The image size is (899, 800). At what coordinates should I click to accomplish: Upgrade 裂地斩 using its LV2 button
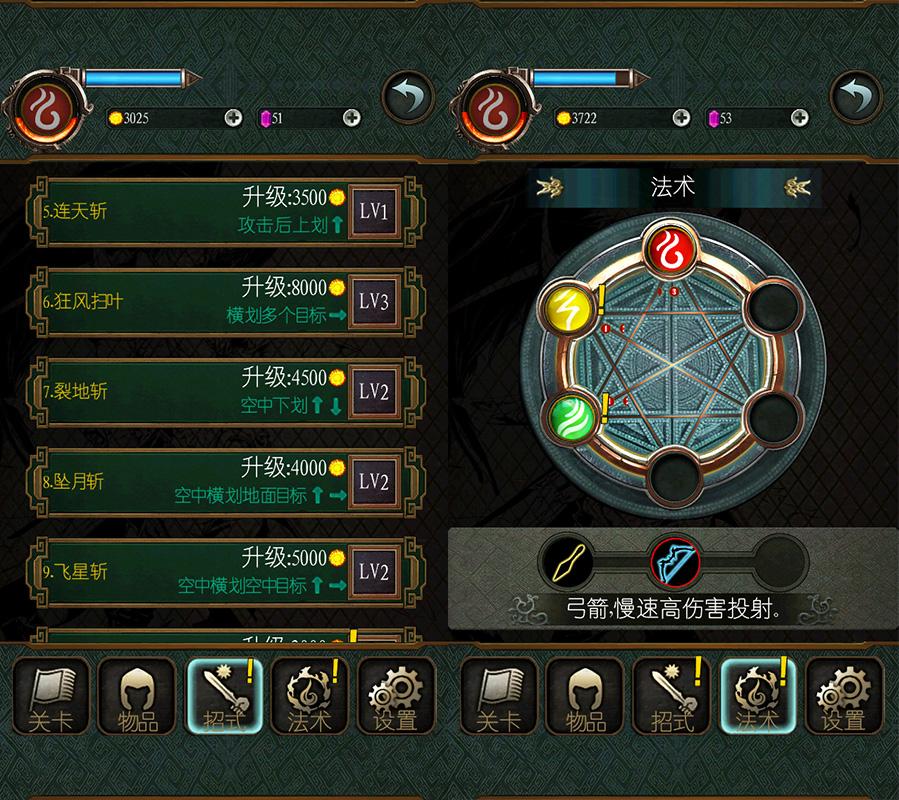tap(373, 391)
